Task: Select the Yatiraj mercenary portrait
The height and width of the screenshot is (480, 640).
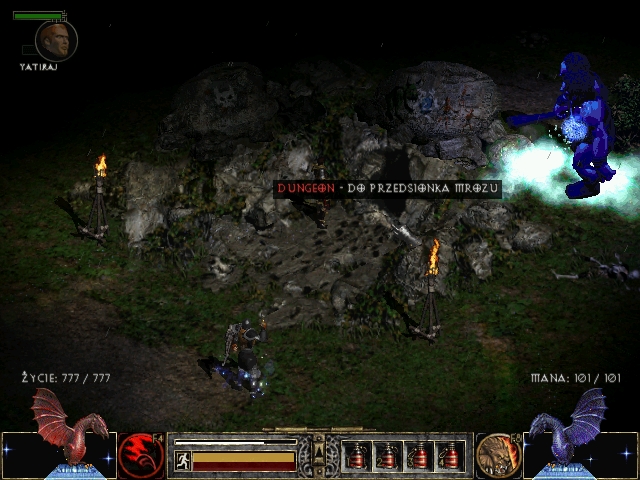Action: click(x=56, y=40)
